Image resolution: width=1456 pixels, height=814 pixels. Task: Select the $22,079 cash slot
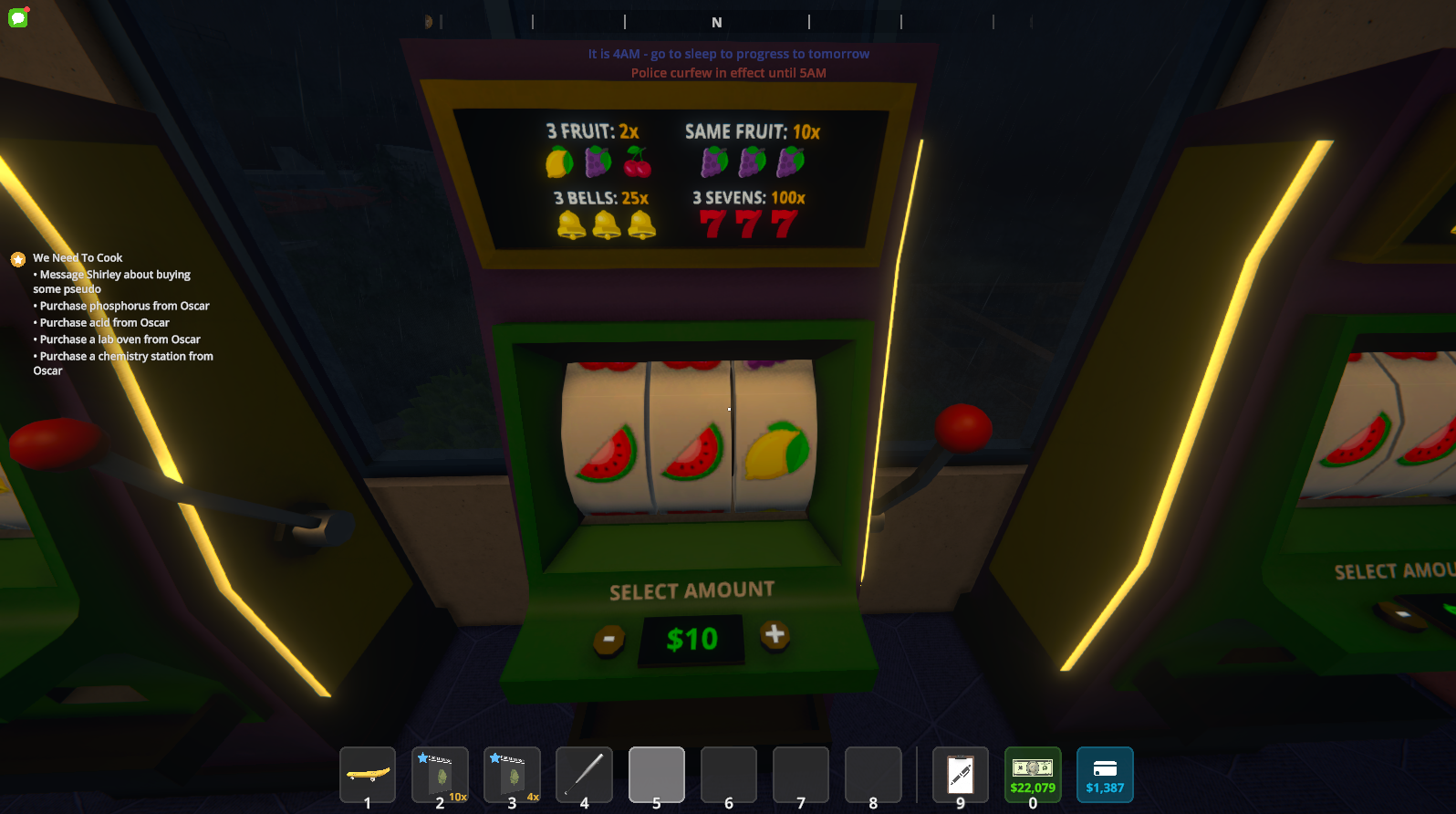click(x=1032, y=774)
